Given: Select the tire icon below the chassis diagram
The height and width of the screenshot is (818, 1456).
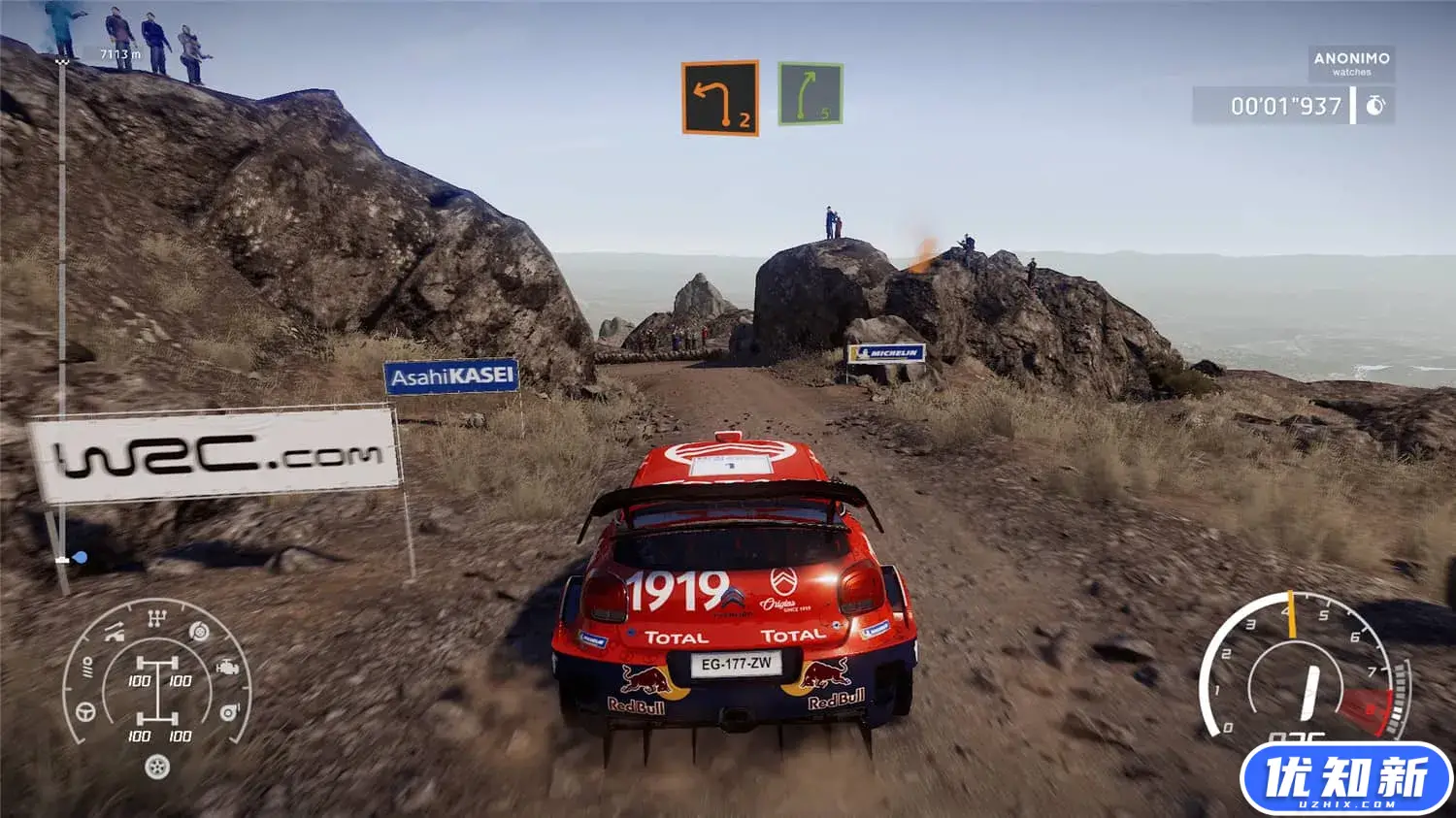Looking at the screenshot, I should tap(158, 765).
